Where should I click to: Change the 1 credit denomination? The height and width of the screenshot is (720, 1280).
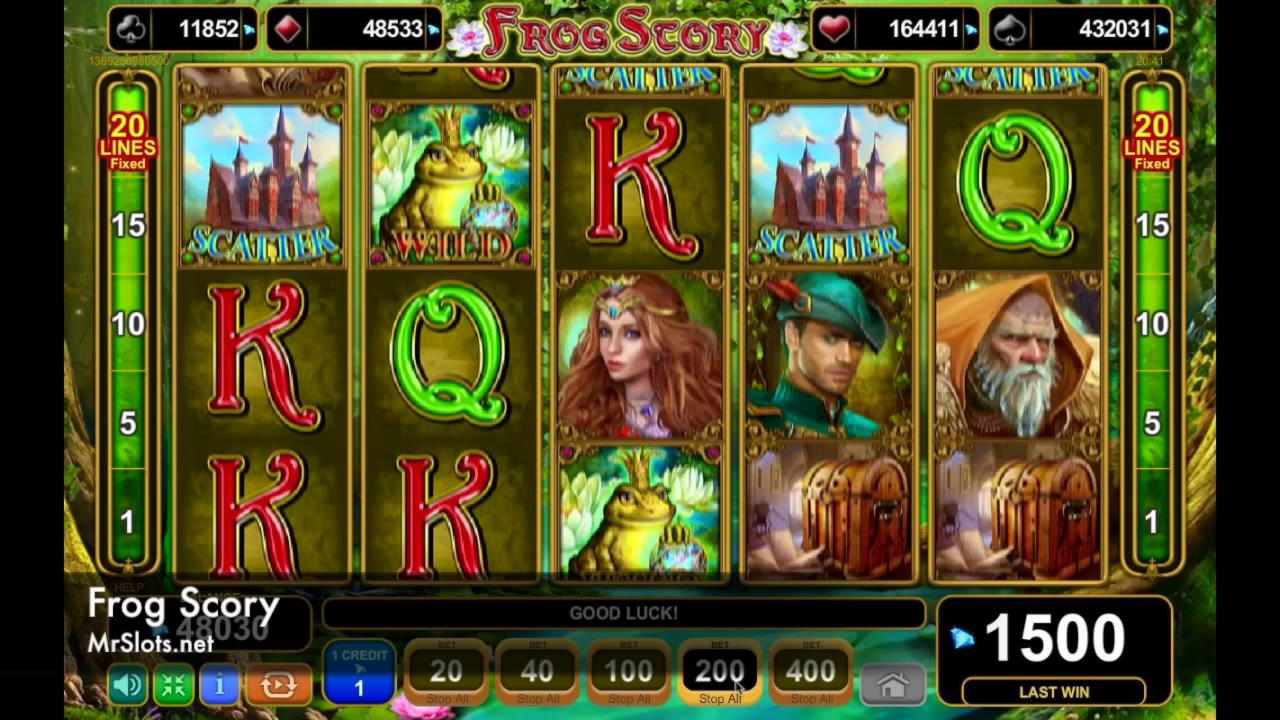tap(359, 673)
